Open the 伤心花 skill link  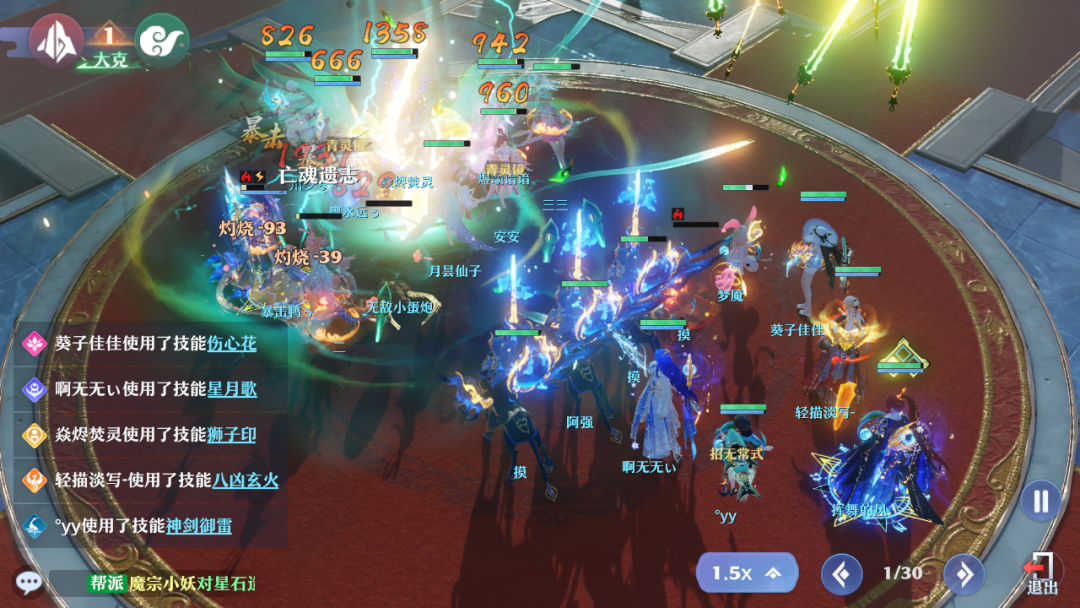[232, 344]
